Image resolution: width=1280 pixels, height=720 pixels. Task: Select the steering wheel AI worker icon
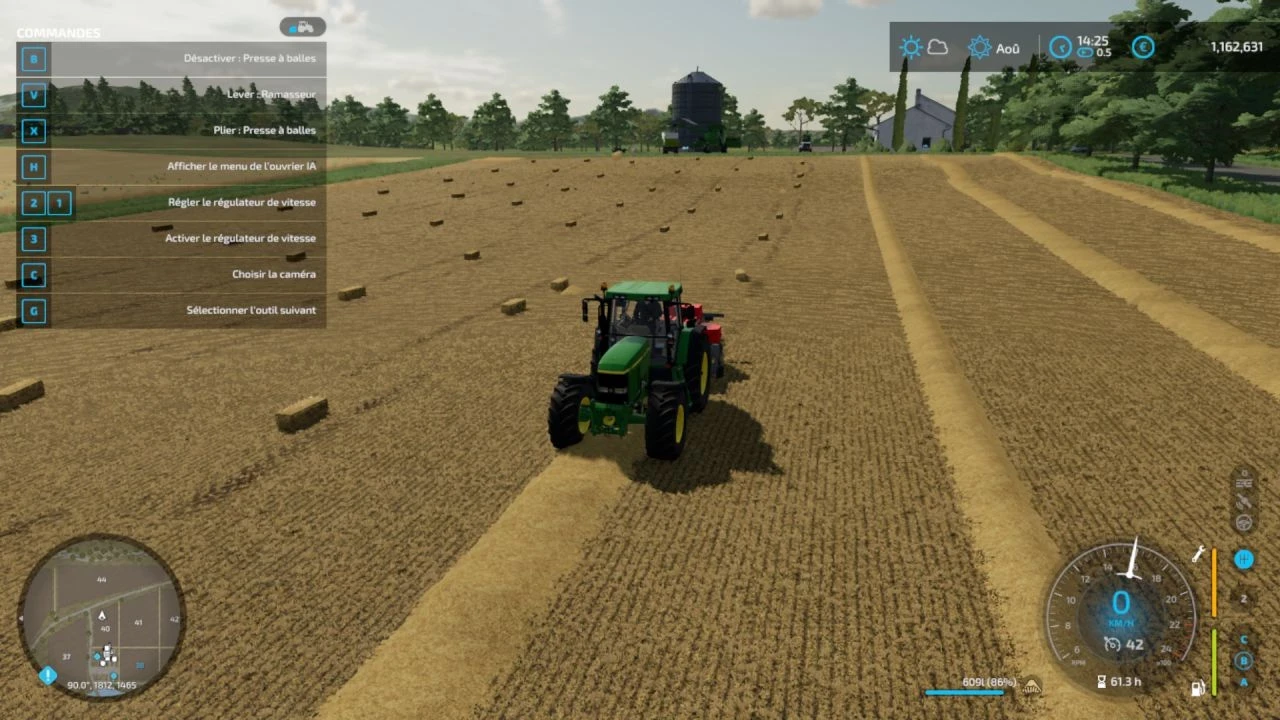pyautogui.click(x=1244, y=522)
